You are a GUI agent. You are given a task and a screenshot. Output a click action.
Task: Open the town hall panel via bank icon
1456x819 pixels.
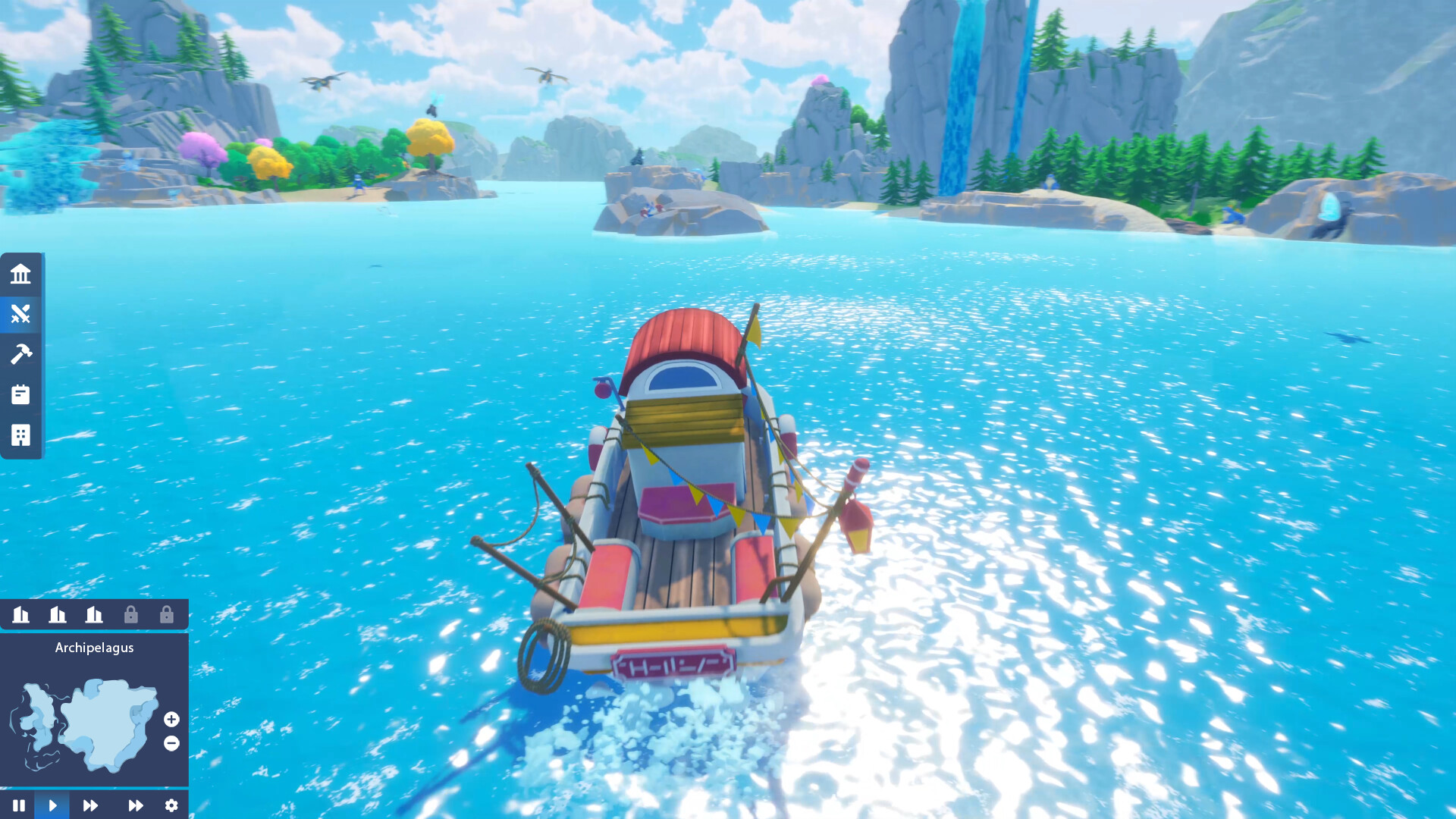(20, 275)
